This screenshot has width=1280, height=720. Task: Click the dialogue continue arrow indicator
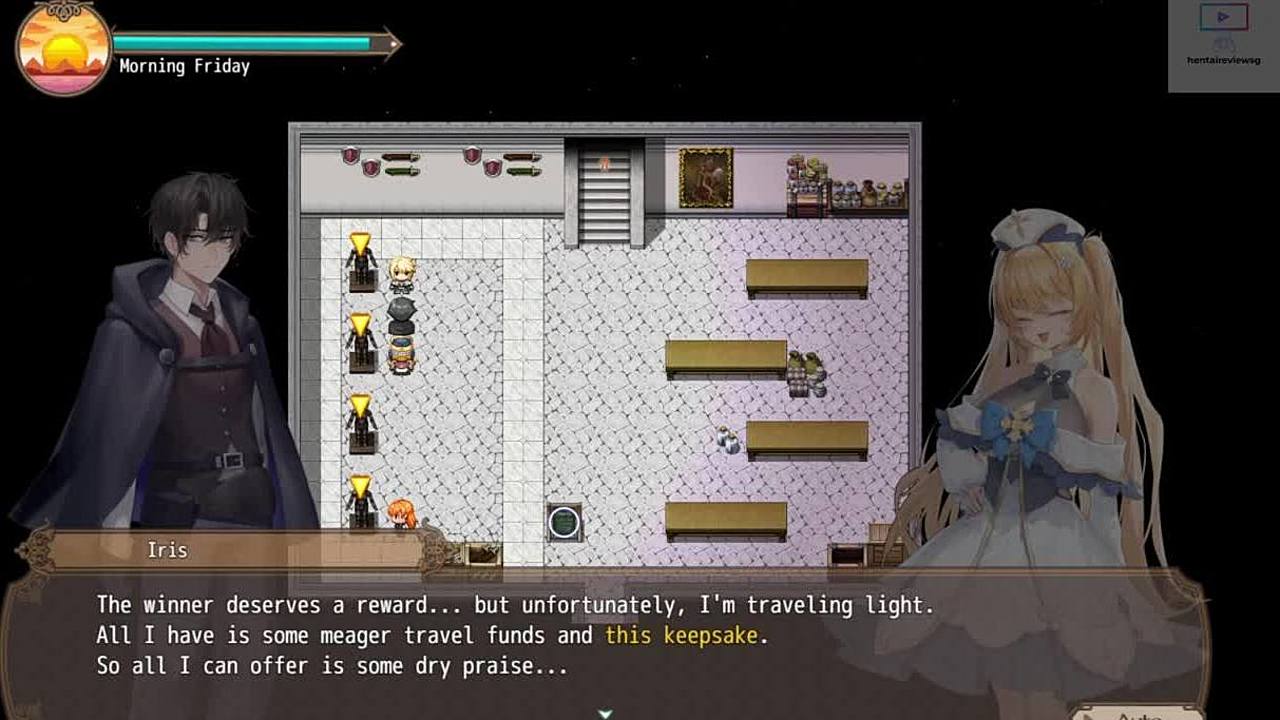click(605, 713)
